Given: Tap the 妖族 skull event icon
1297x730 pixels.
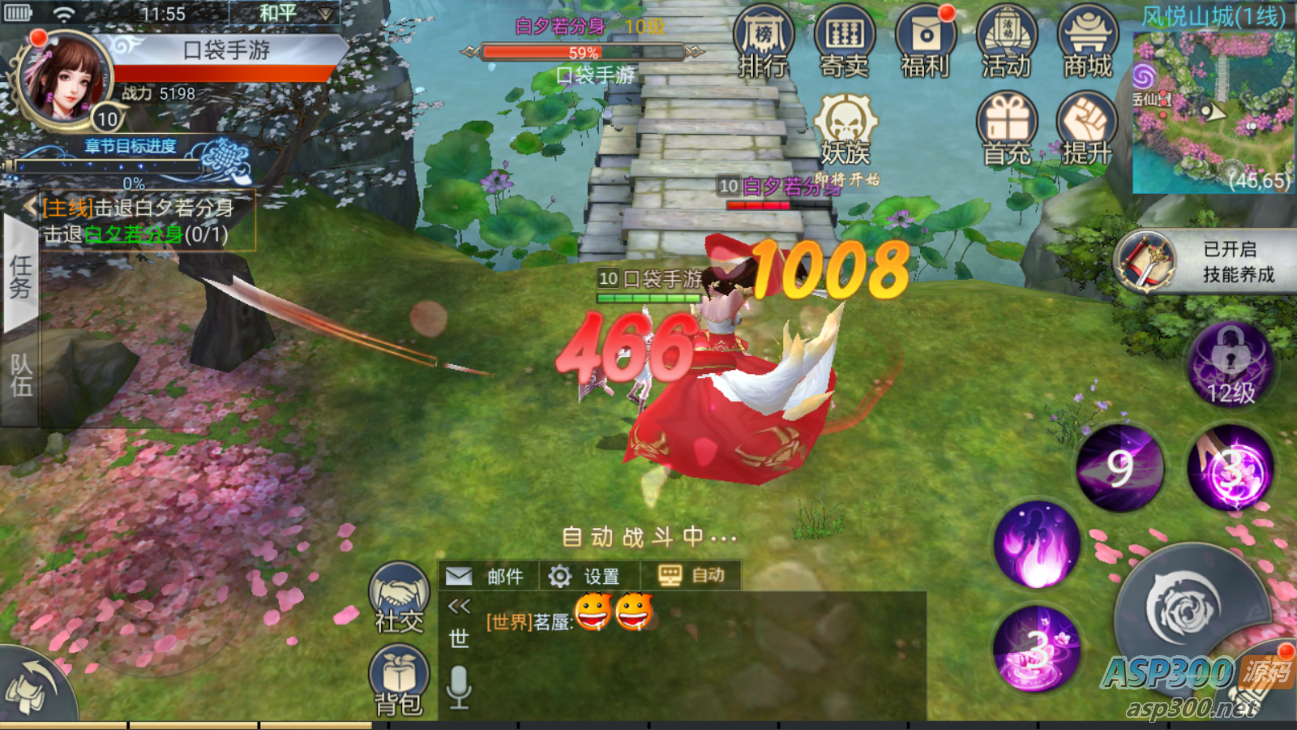Looking at the screenshot, I should pyautogui.click(x=846, y=130).
